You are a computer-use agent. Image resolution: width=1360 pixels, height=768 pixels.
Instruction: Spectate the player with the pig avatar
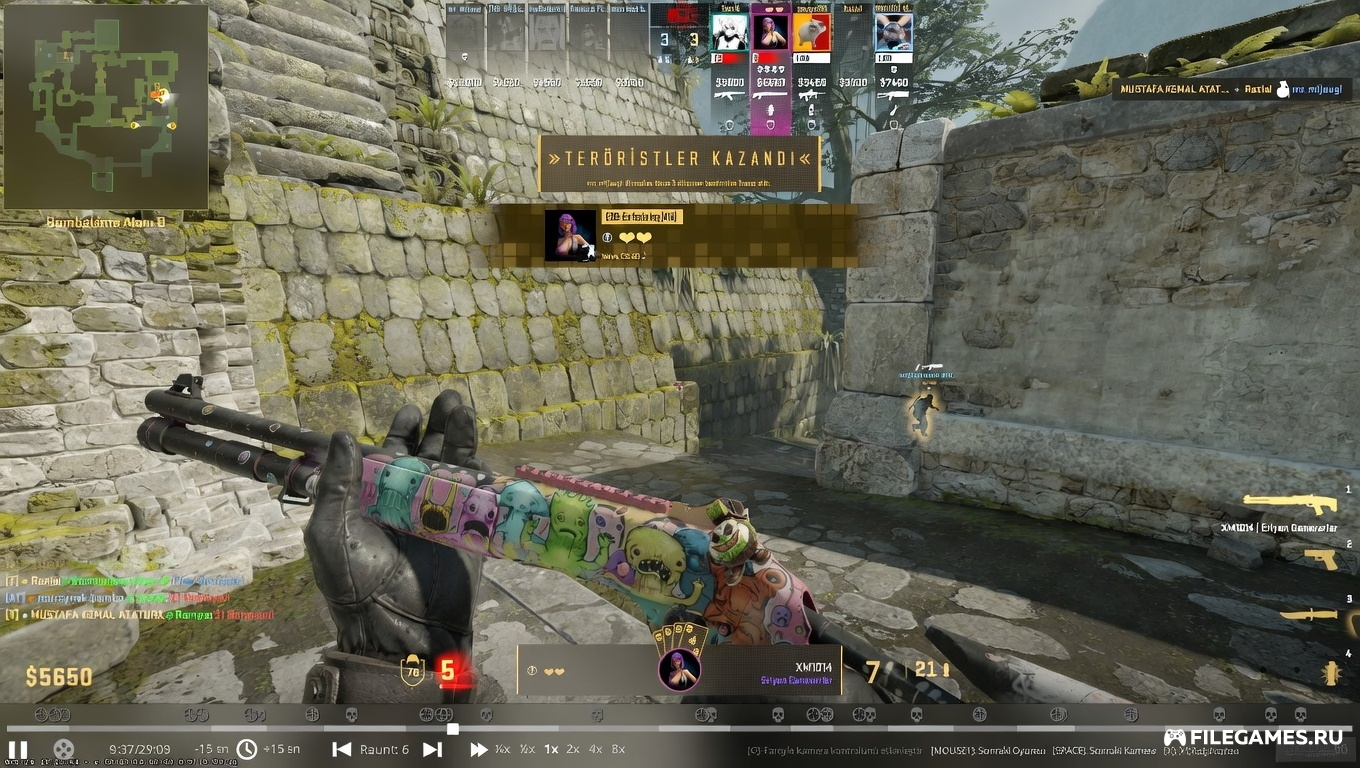[811, 32]
